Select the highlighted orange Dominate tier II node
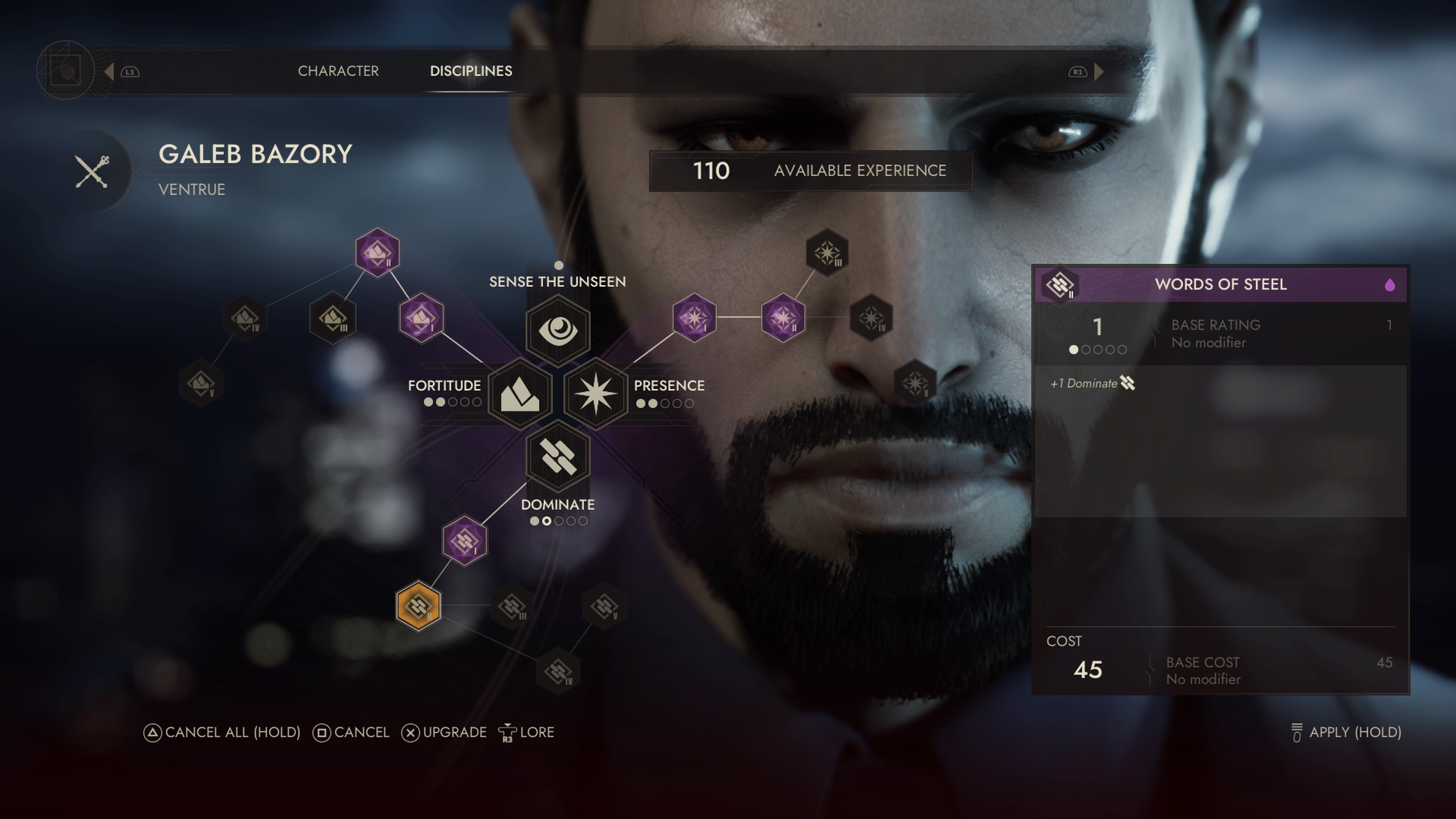This screenshot has width=1456, height=819. click(418, 606)
